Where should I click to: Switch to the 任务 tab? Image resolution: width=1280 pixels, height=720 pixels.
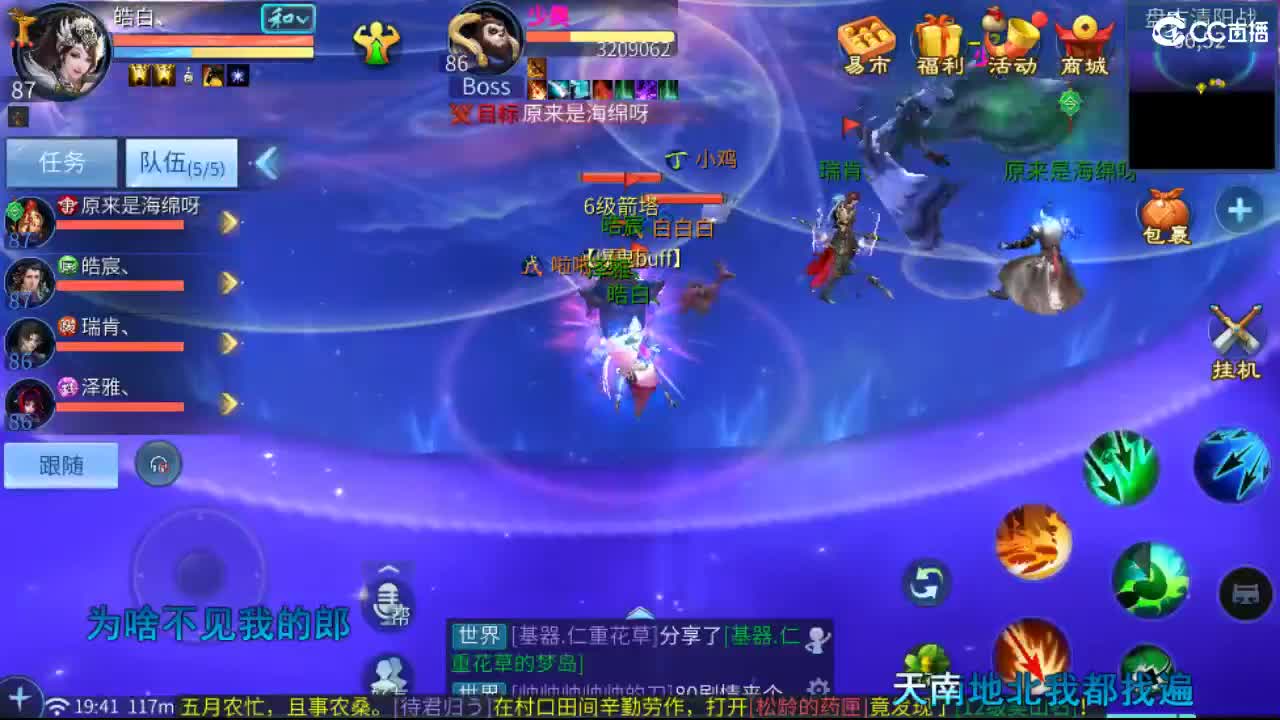[x=60, y=160]
